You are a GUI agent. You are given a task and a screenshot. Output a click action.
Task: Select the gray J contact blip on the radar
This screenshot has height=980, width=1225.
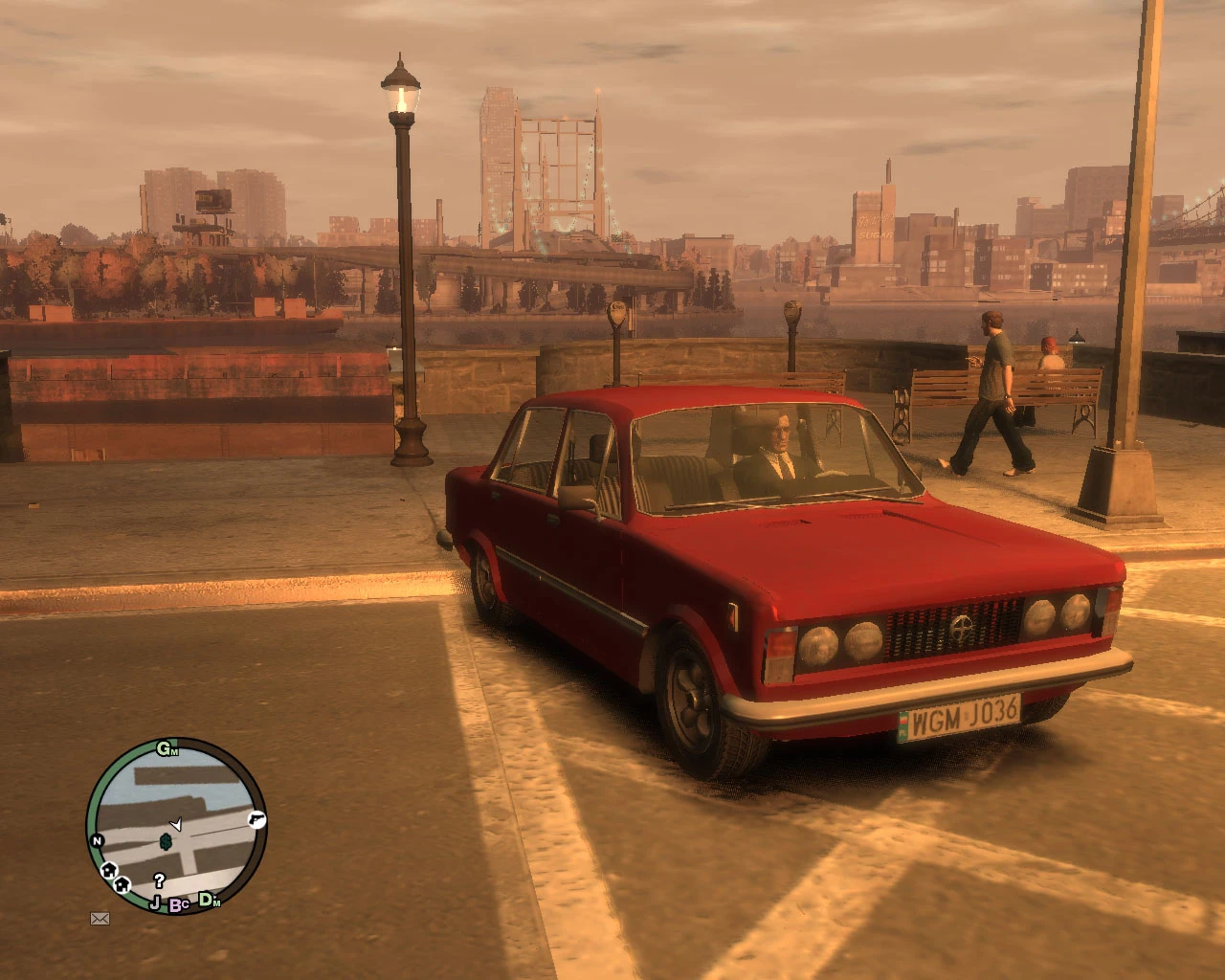pyautogui.click(x=156, y=901)
